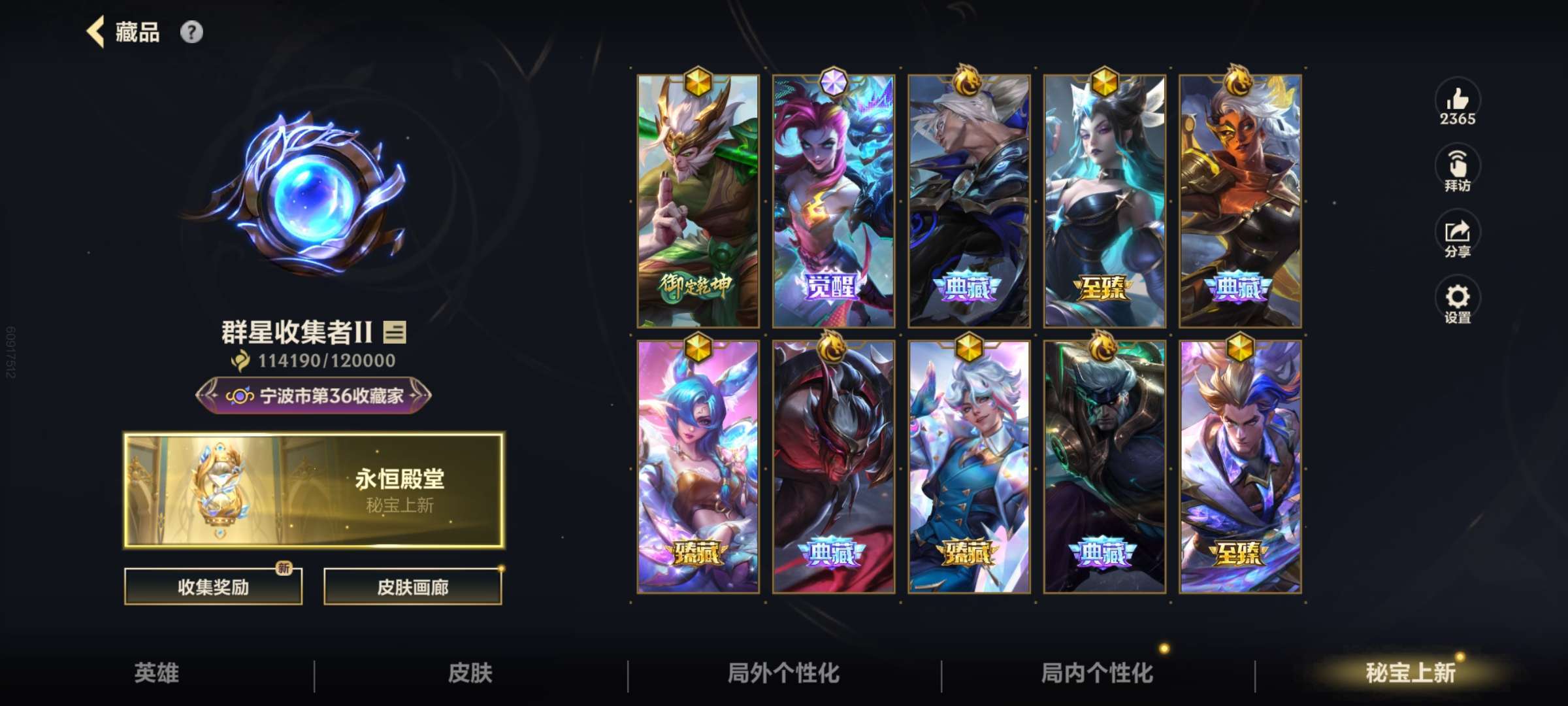
Task: Tap the thumbs-up like icon showing 2365
Action: [1458, 101]
